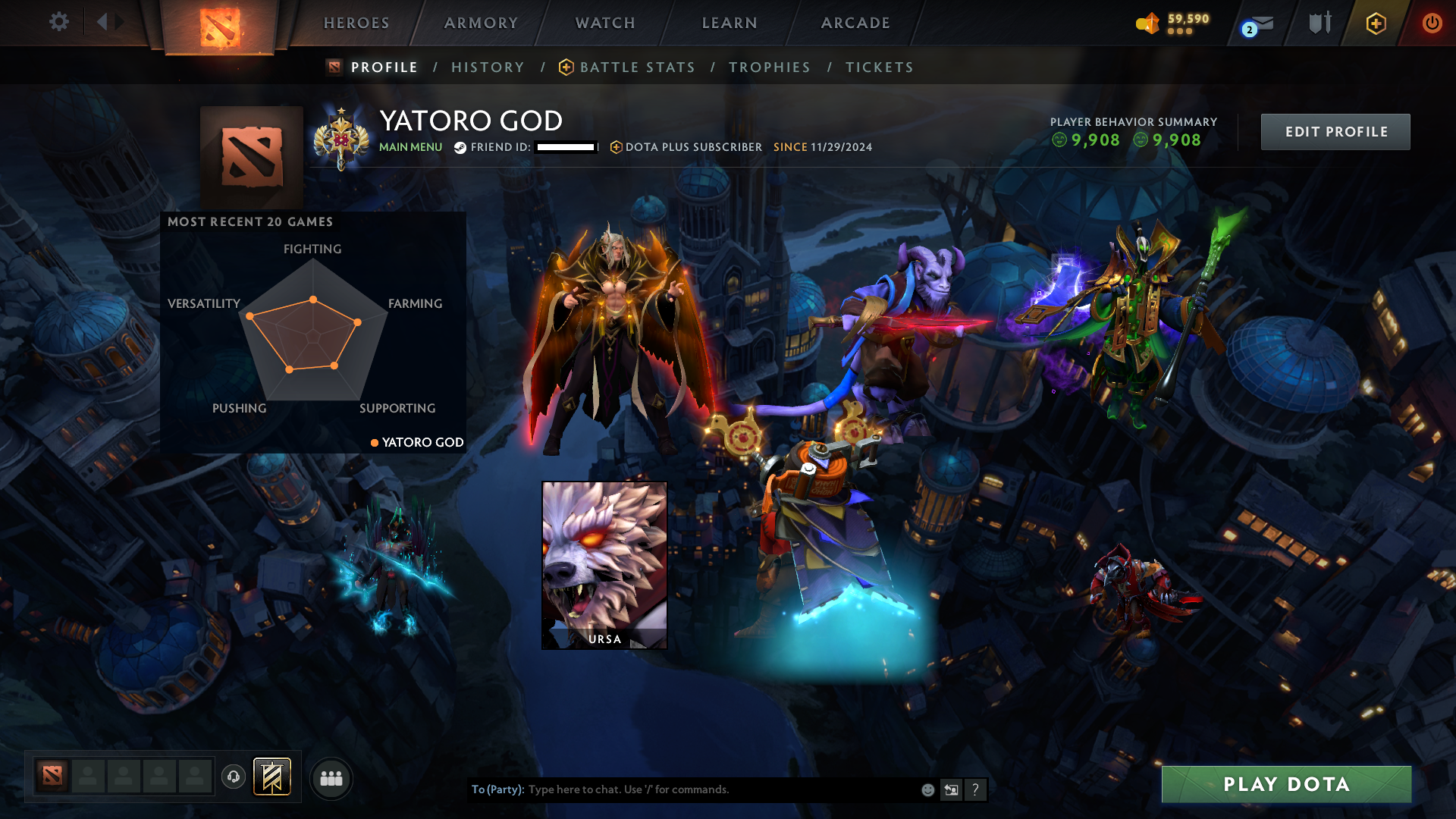This screenshot has height=819, width=1456.
Task: Open the BATTLE STATS tab
Action: [x=637, y=67]
